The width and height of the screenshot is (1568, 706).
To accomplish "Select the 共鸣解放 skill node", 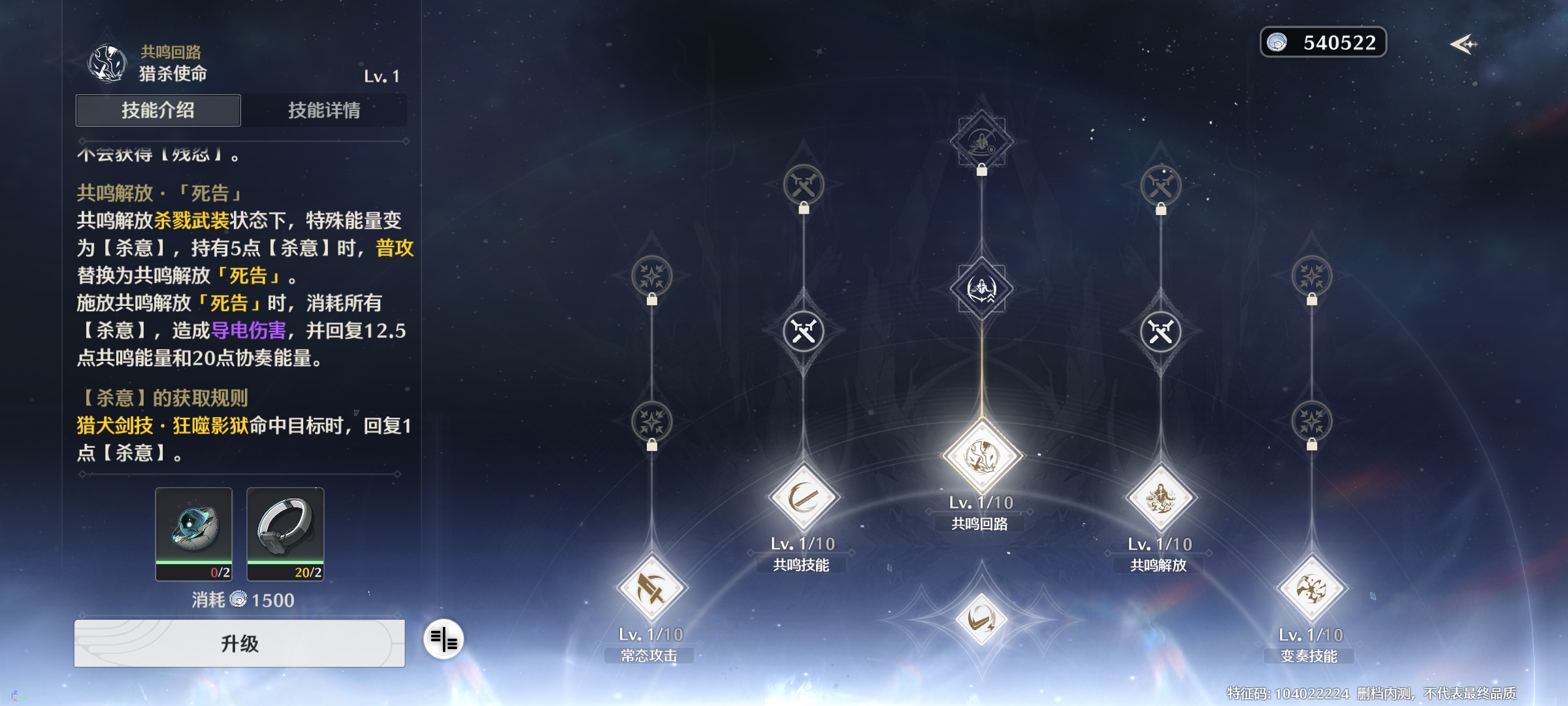I will pos(1160,498).
